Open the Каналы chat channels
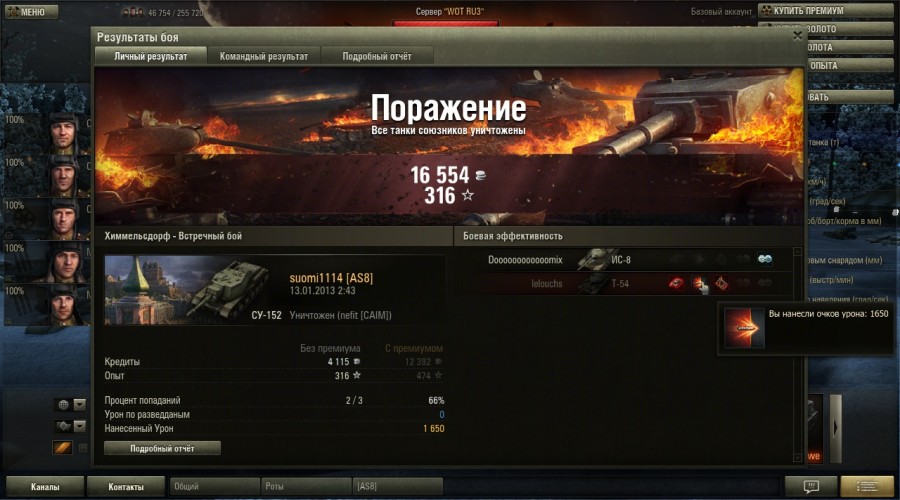This screenshot has width=900, height=500. click(x=43, y=487)
